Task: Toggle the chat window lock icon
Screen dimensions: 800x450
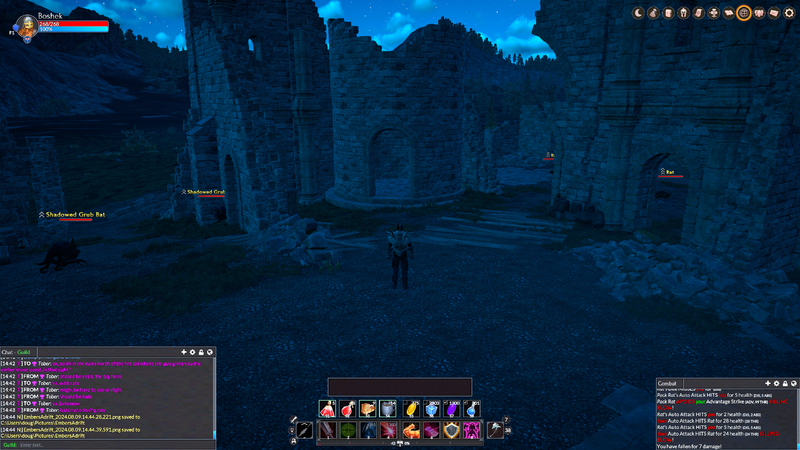Action: click(201, 352)
